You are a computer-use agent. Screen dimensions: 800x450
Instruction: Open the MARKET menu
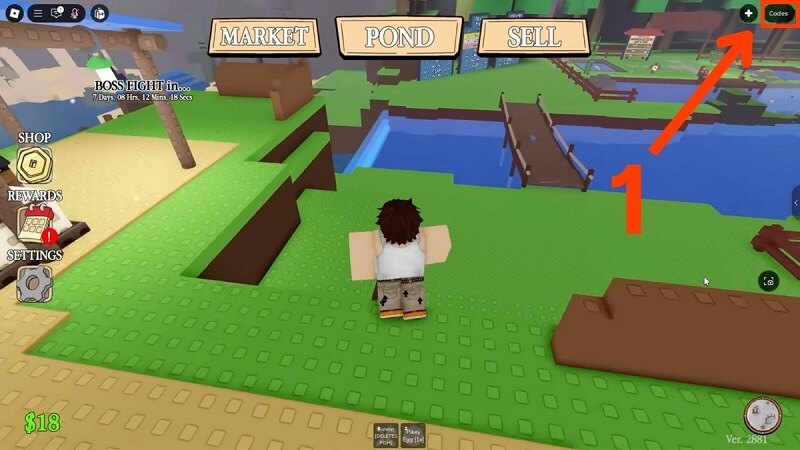pos(264,37)
